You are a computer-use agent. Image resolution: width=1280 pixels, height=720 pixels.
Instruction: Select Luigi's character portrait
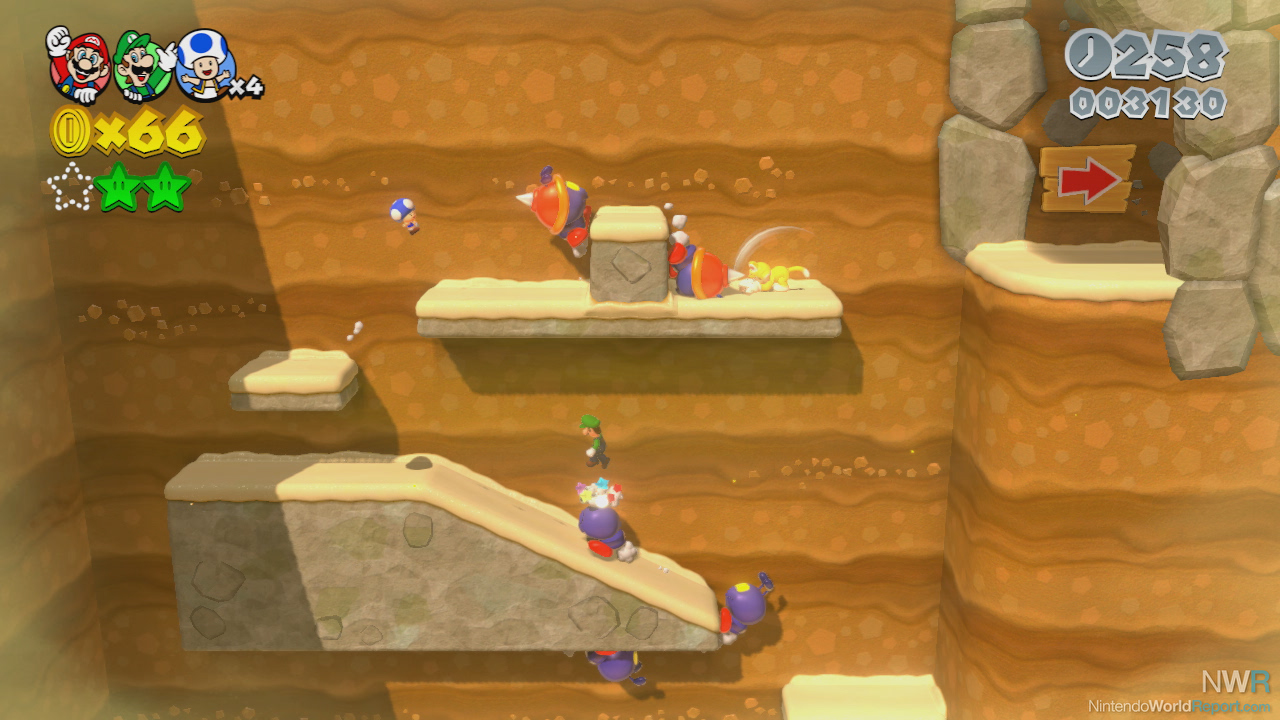[142, 66]
